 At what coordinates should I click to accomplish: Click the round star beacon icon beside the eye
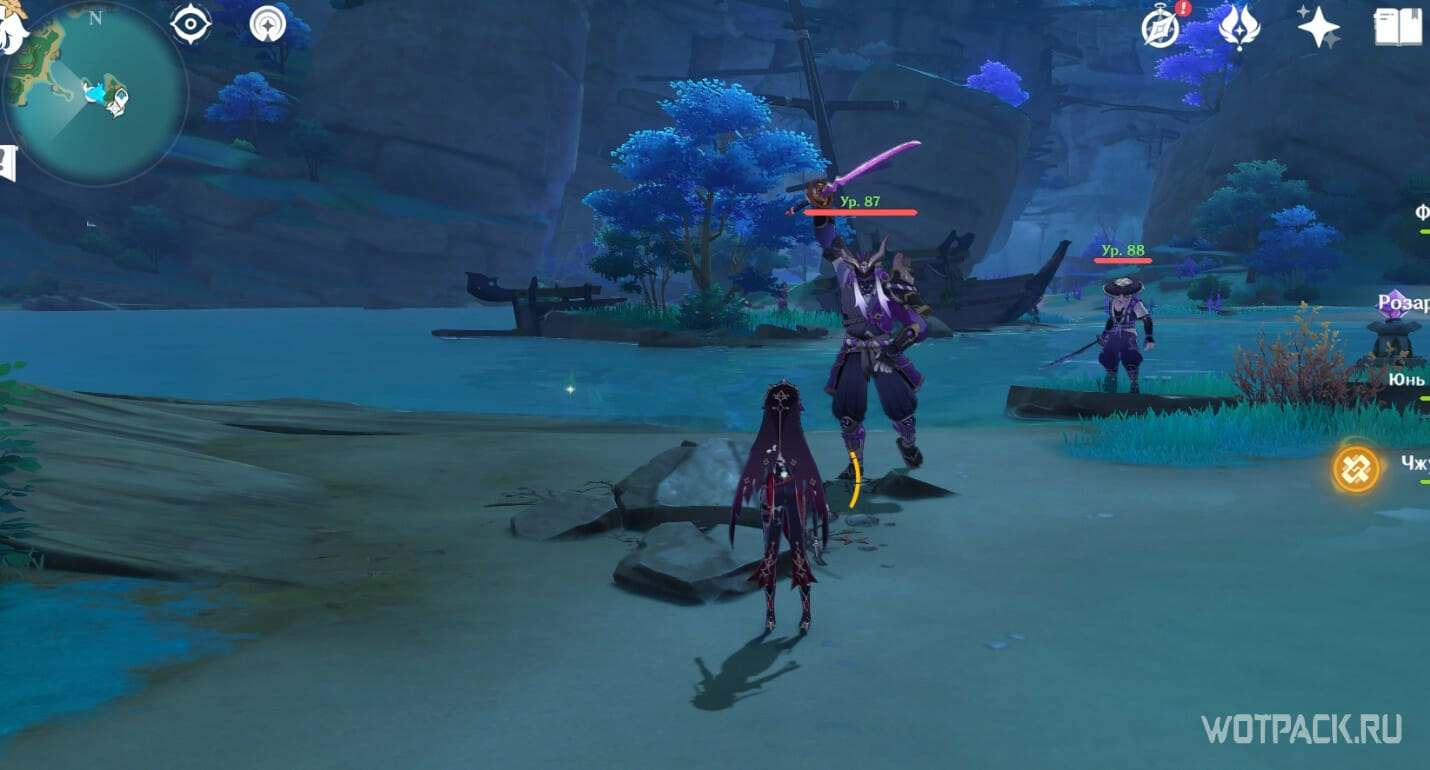pos(267,24)
